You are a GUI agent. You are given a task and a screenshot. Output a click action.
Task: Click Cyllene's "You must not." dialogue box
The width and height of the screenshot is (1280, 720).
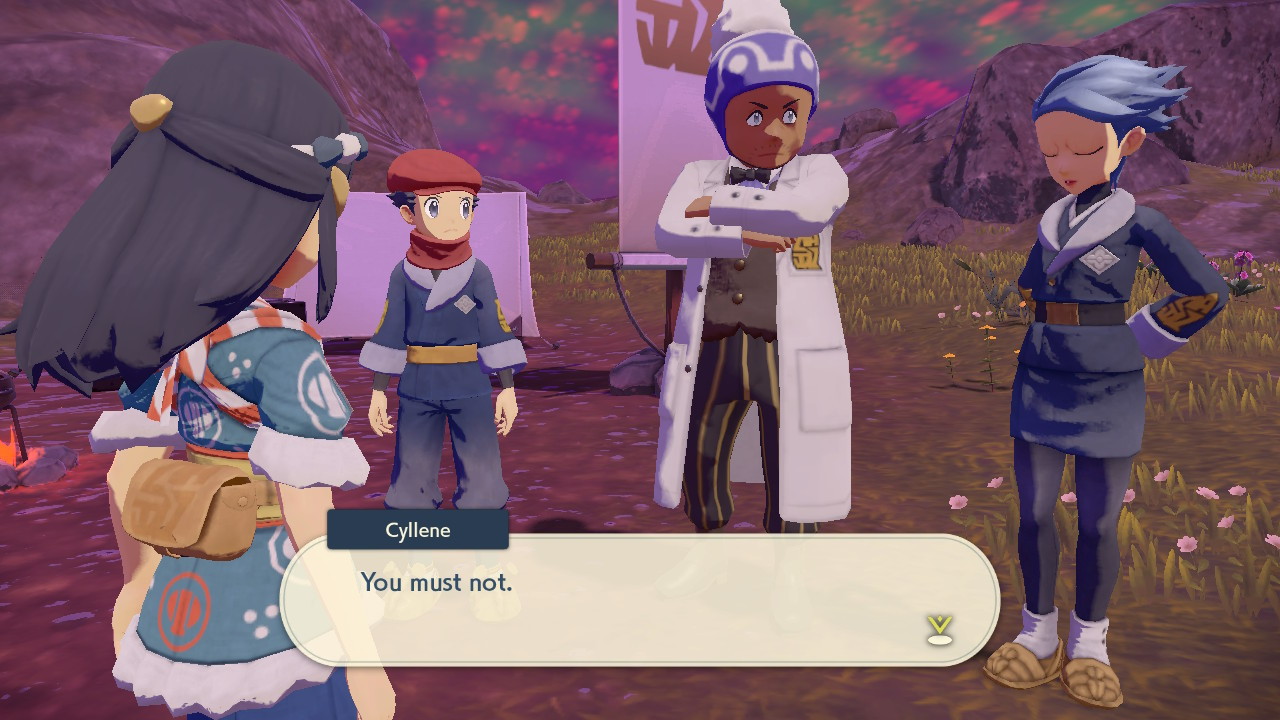click(640, 599)
